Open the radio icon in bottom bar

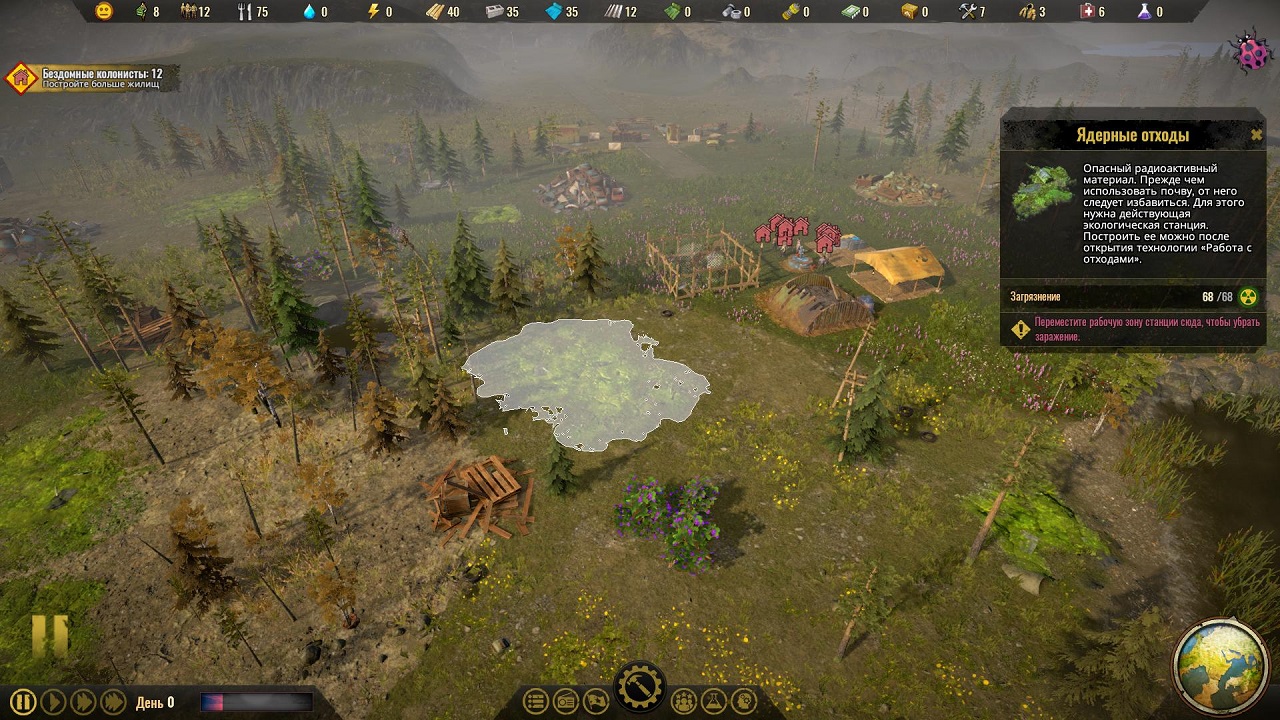pos(565,702)
